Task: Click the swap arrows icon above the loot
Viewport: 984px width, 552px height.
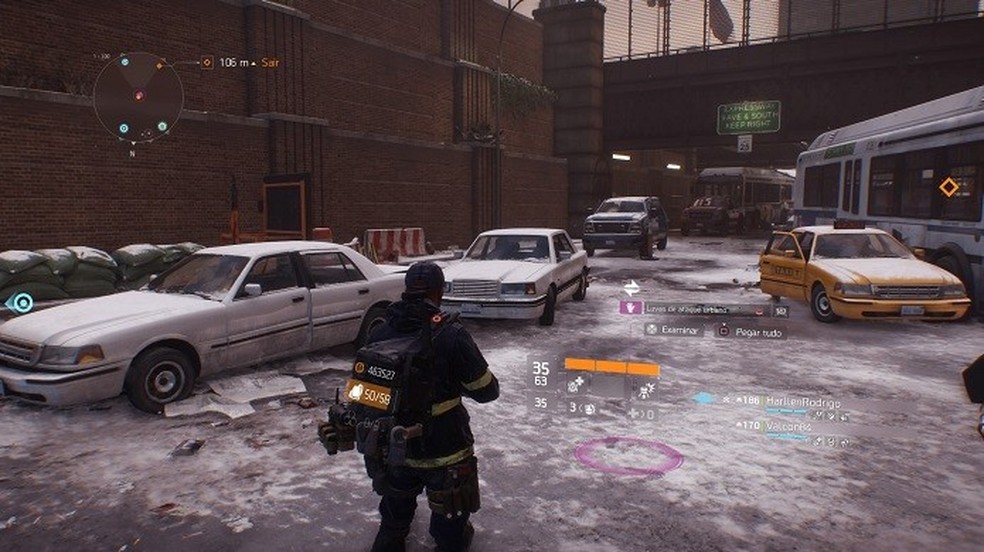Action: [631, 287]
